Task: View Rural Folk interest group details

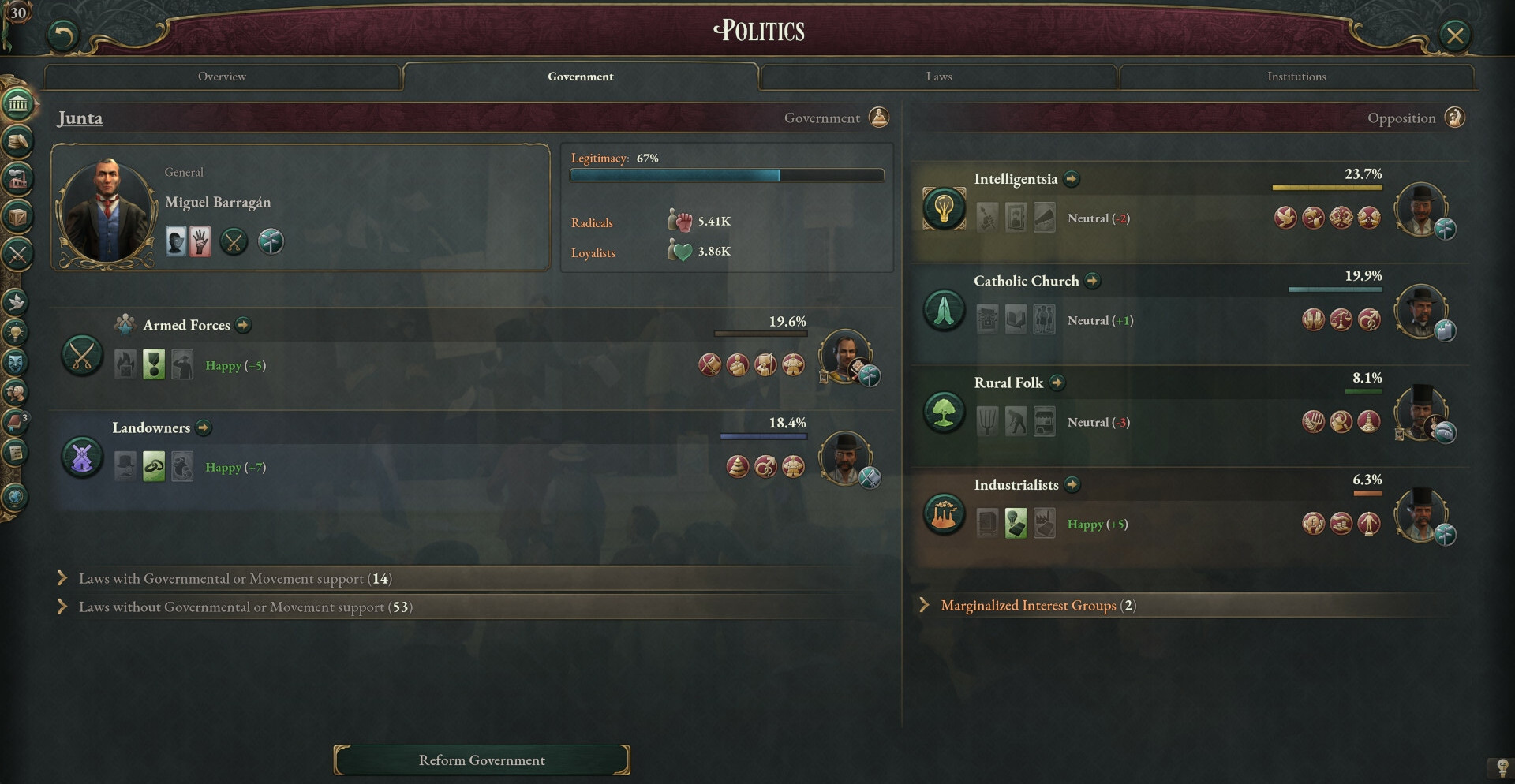Action: (1057, 383)
